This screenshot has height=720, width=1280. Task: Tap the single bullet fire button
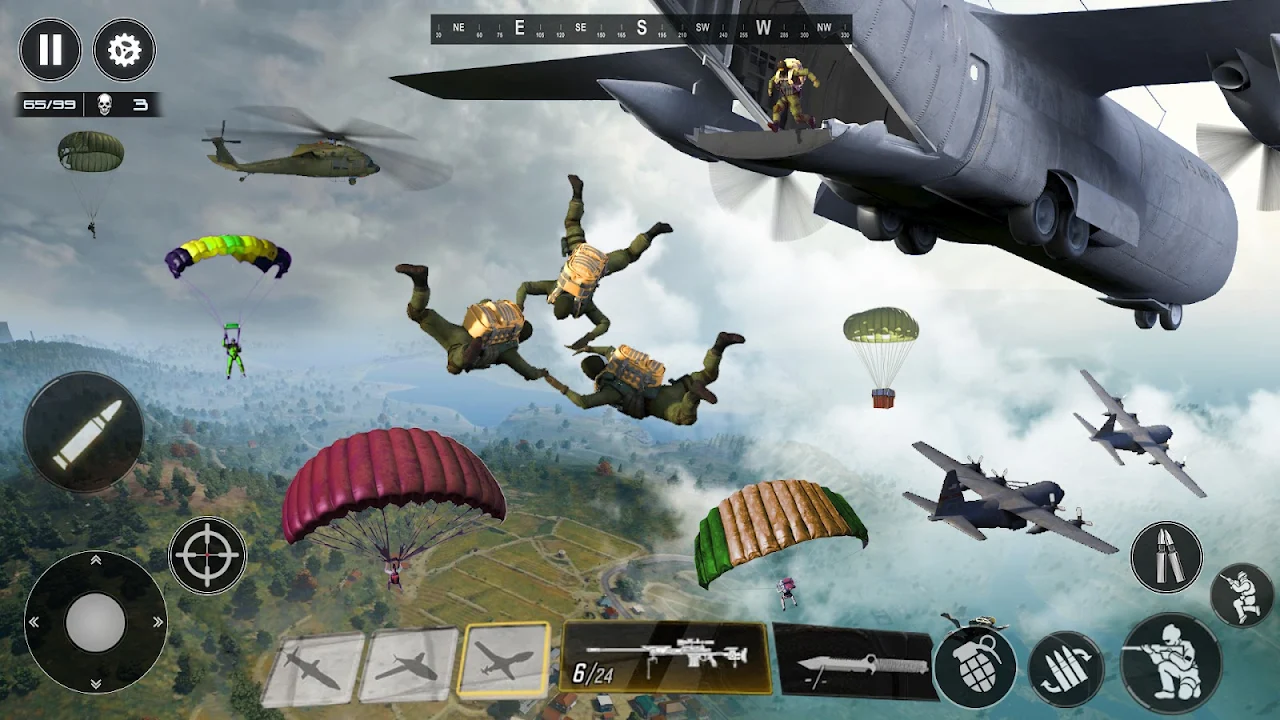pyautogui.click(x=84, y=433)
